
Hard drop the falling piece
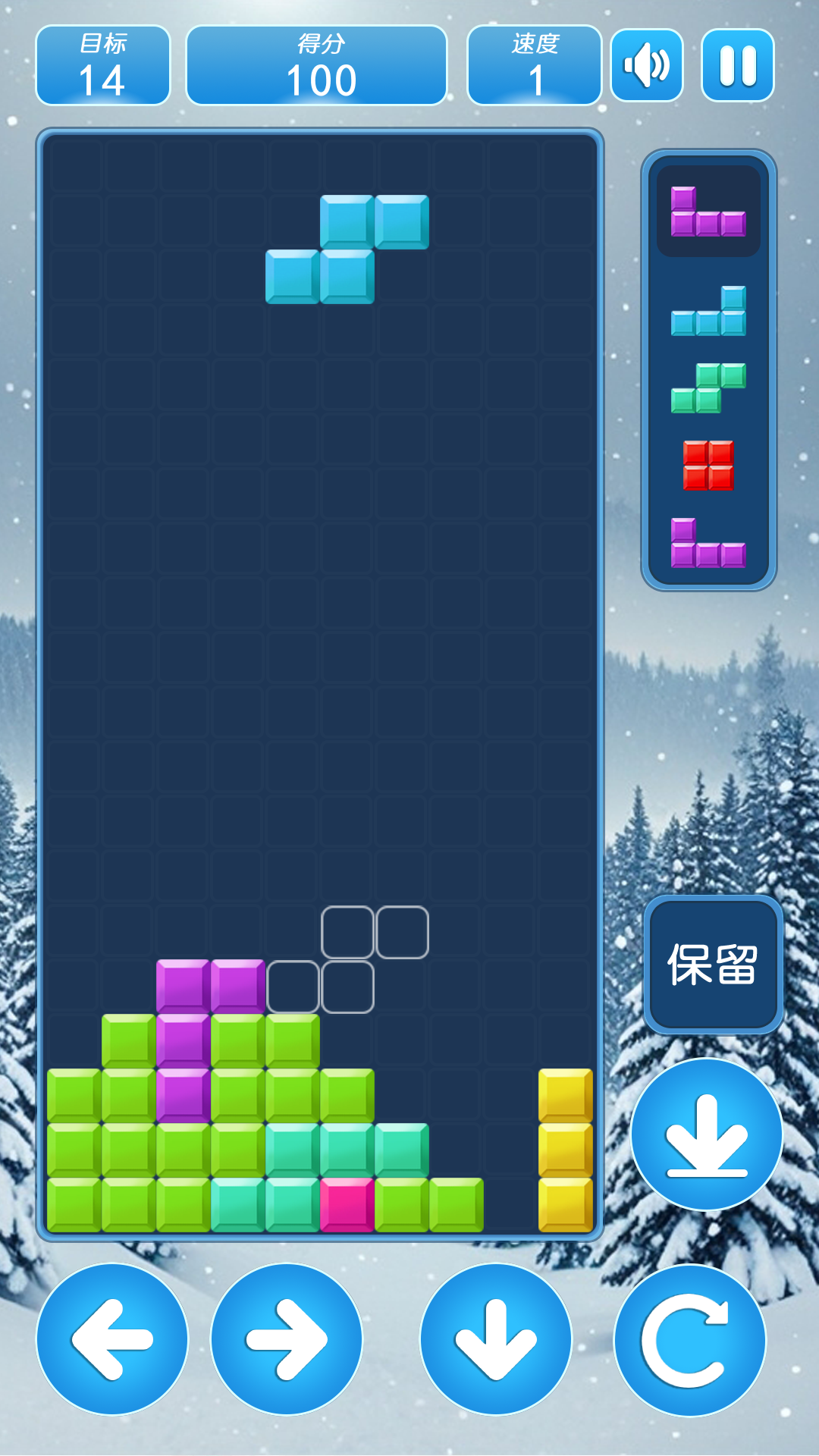707,1134
